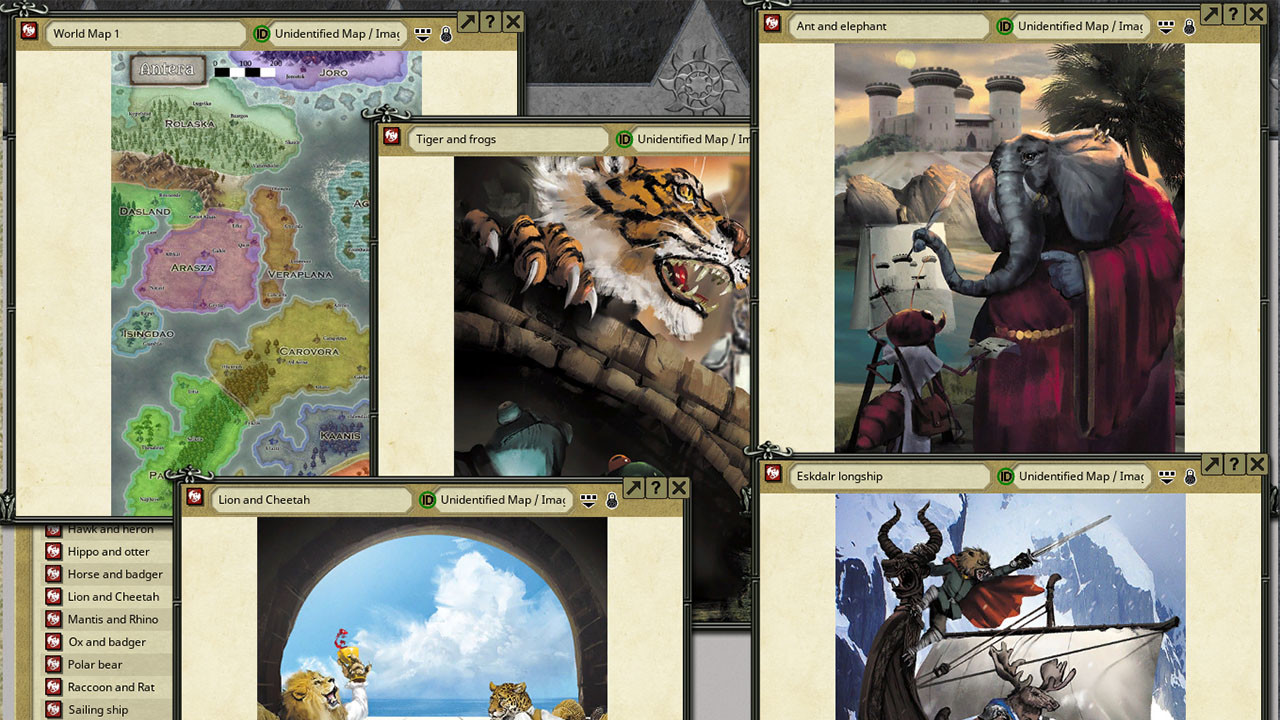Open the share dropdown on Ant and elephant window
Image resolution: width=1280 pixels, height=720 pixels.
coord(1165,28)
